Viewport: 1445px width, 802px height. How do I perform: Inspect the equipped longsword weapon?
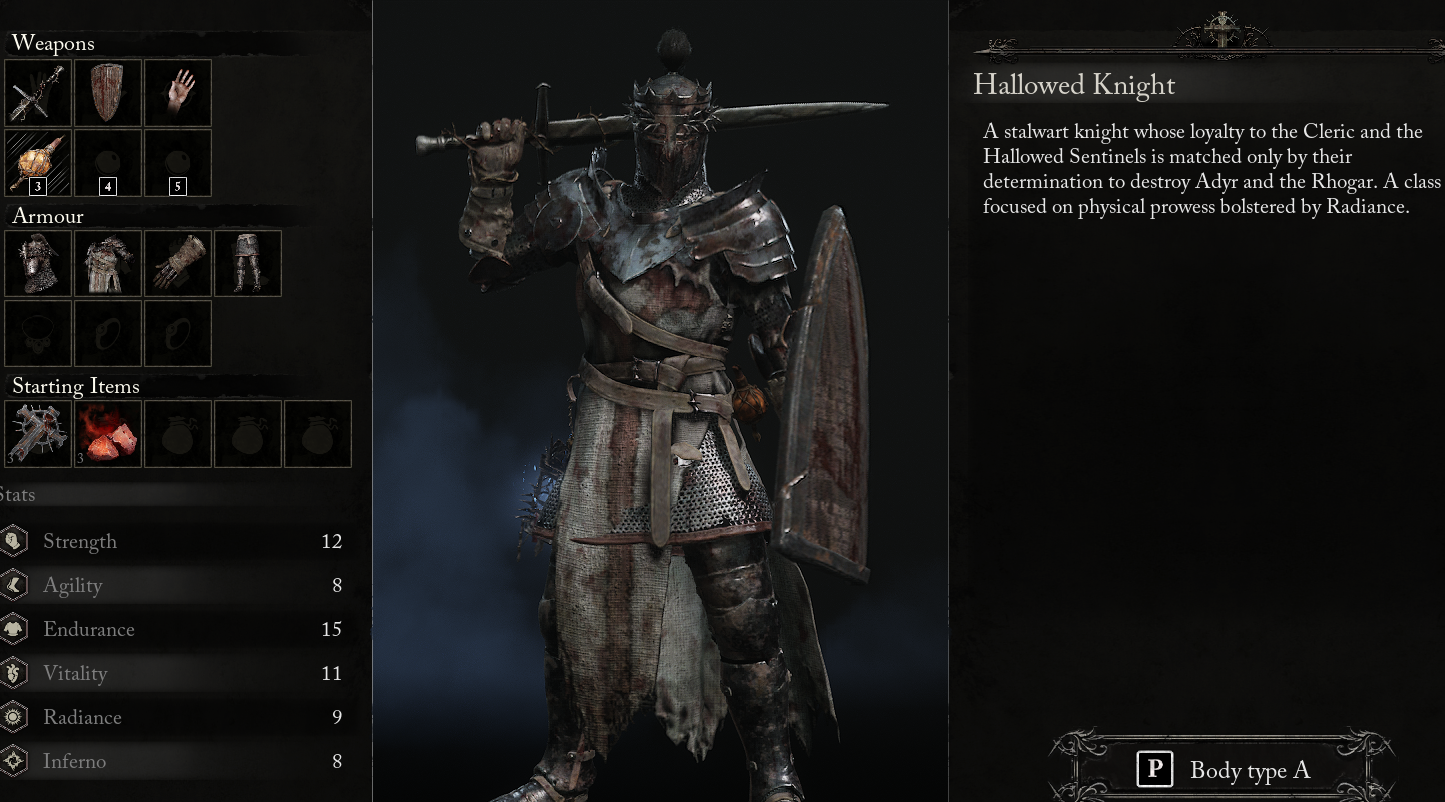click(x=38, y=92)
